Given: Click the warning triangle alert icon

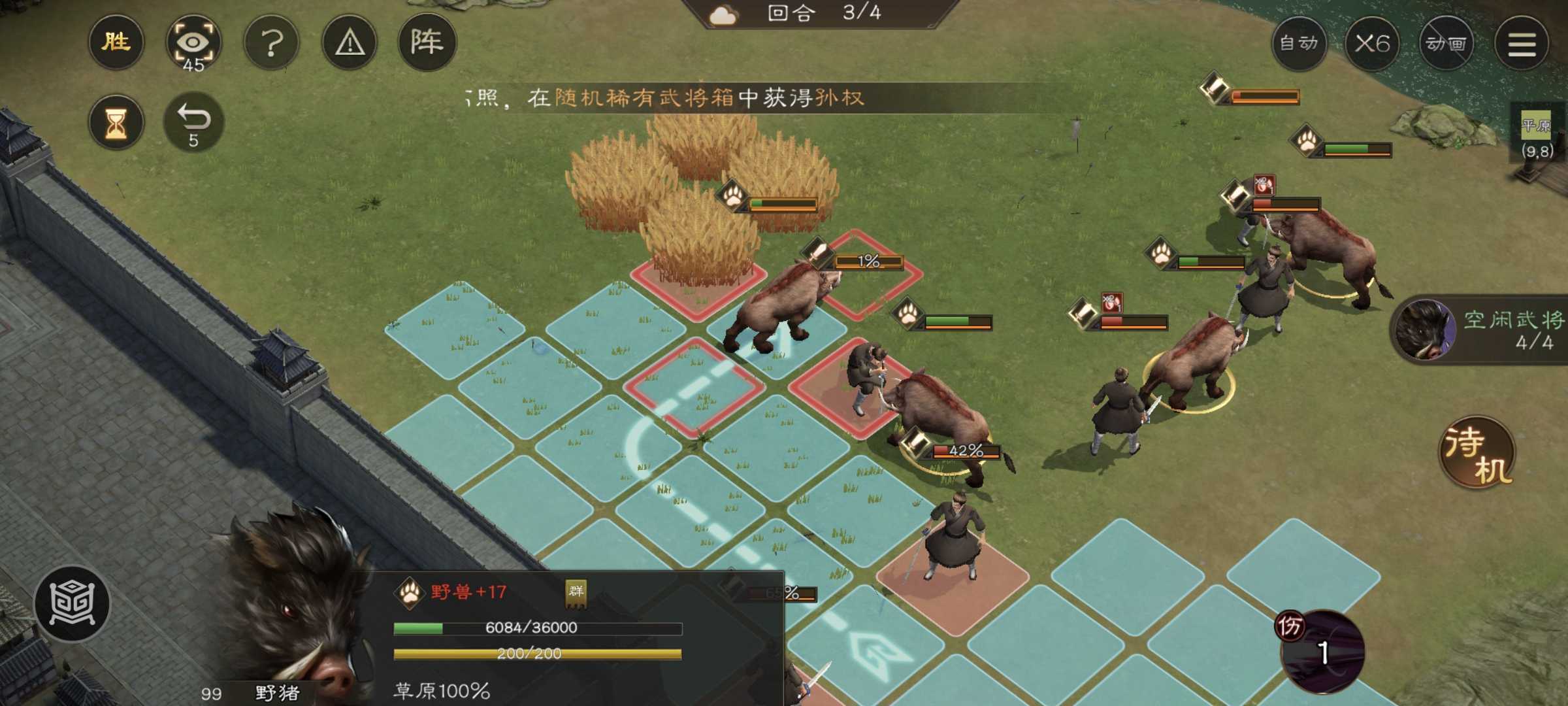Looking at the screenshot, I should (x=350, y=42).
